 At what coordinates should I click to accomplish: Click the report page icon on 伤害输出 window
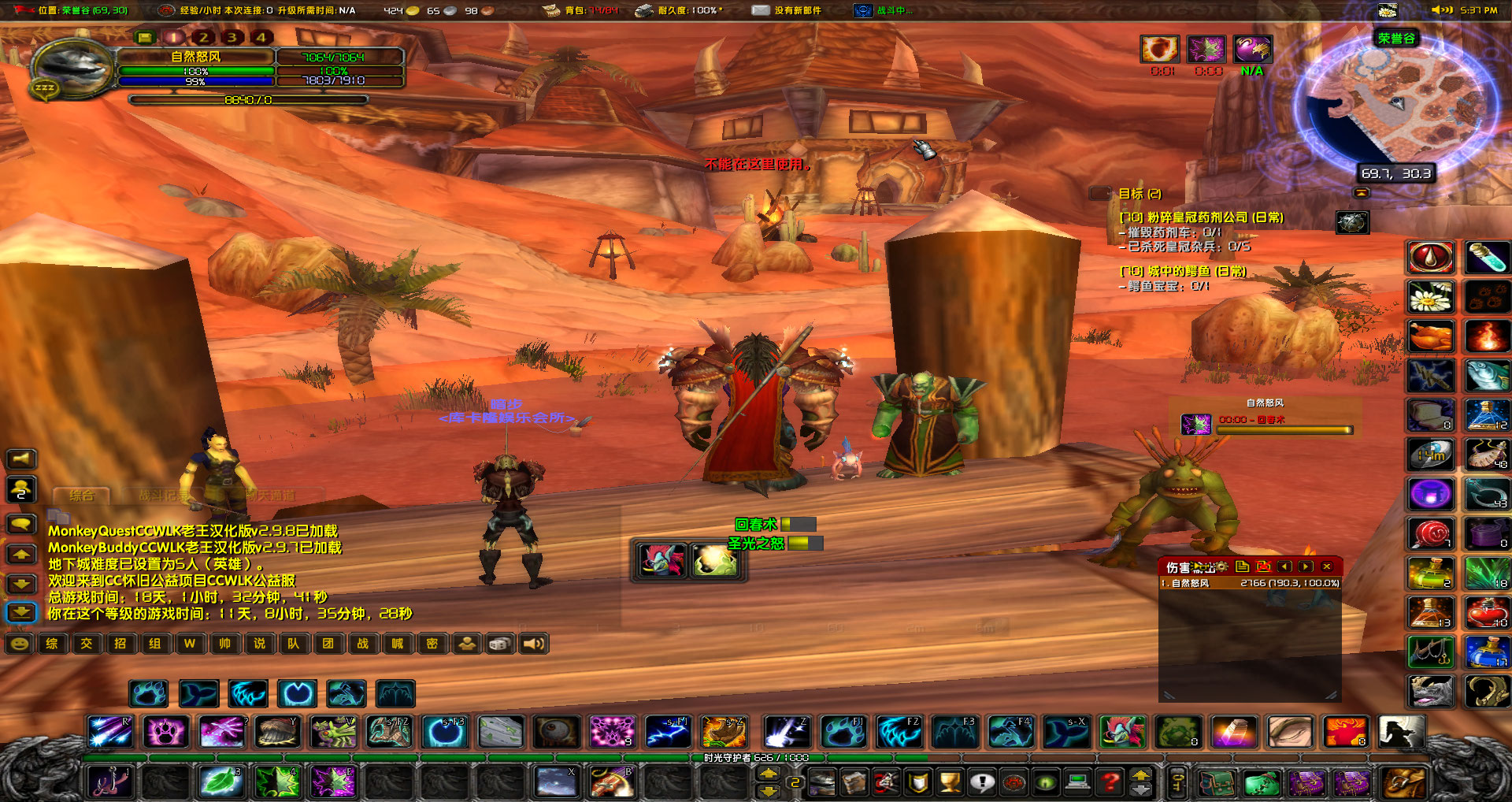[x=1243, y=566]
